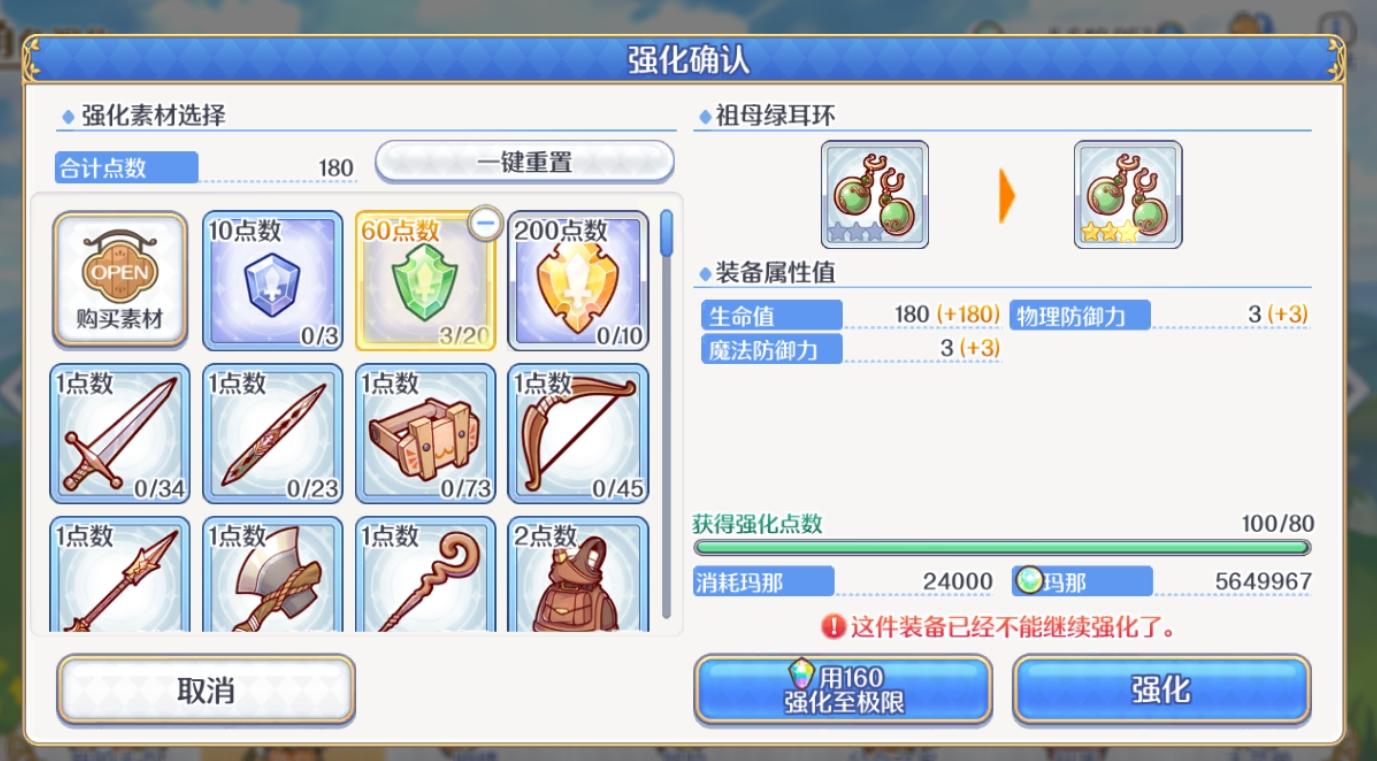The image size is (1377, 761).
Task: View the upgraded 祖母绿耳环 preview thumbnail
Action: click(1126, 193)
